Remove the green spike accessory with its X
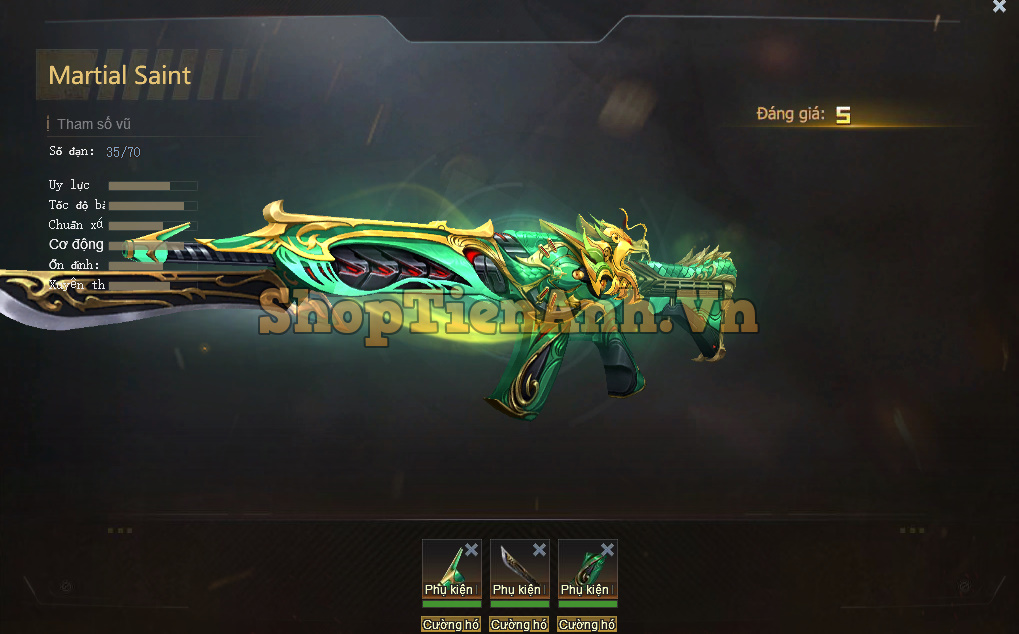1019x634 pixels. pos(471,550)
